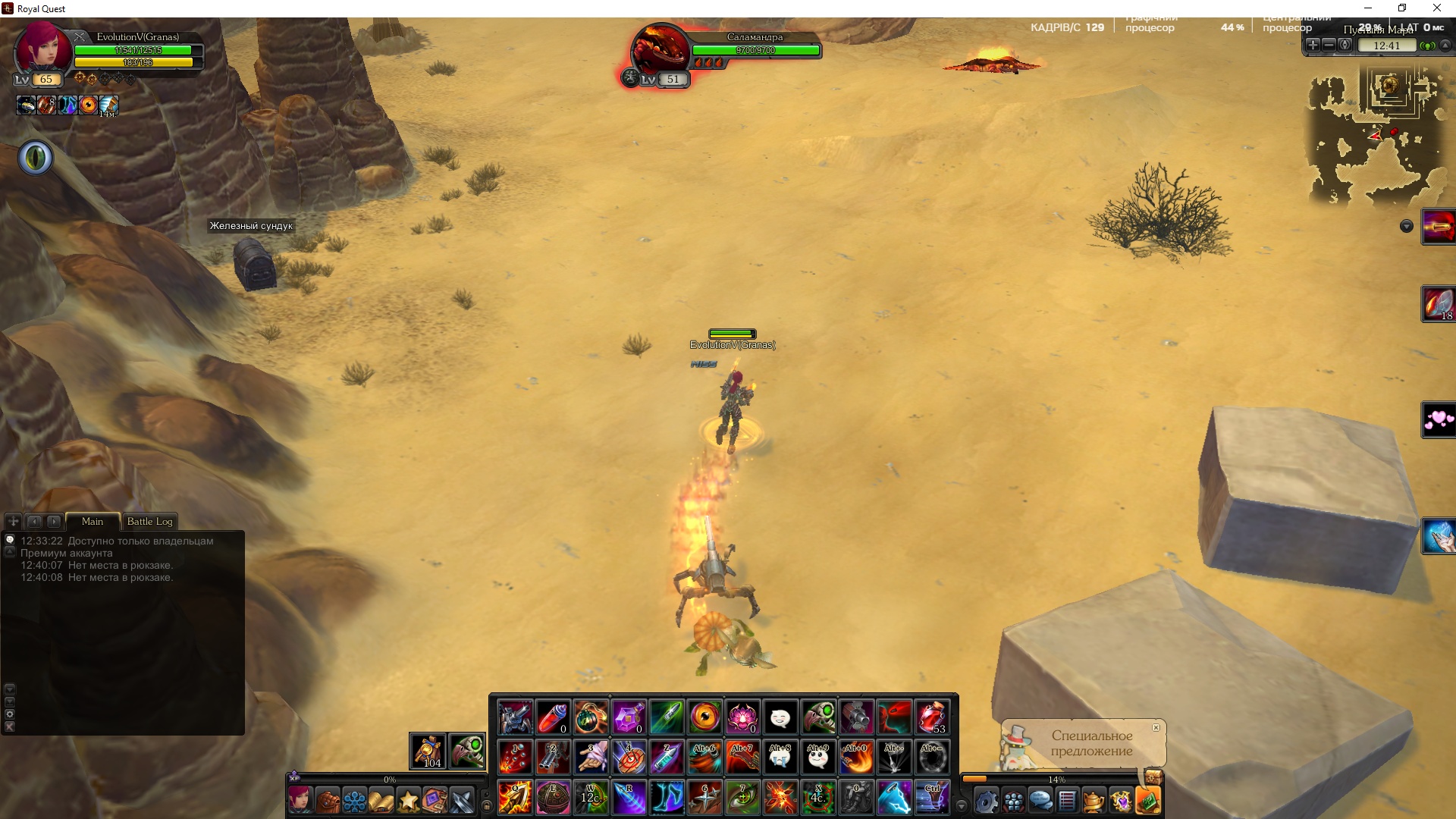
Task: Activate the orange eye ability slot
Action: pos(704,717)
